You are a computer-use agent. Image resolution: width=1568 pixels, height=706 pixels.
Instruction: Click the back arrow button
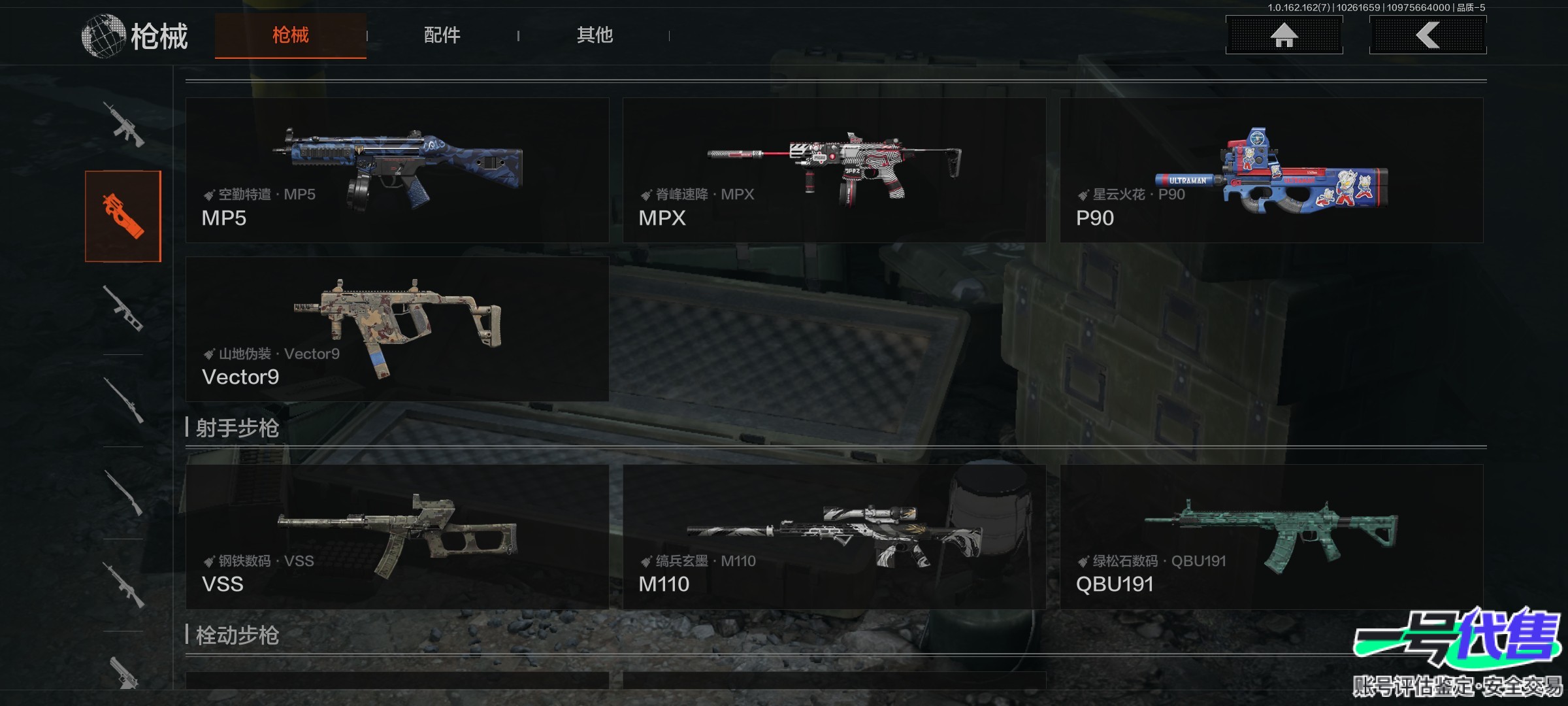(1428, 35)
